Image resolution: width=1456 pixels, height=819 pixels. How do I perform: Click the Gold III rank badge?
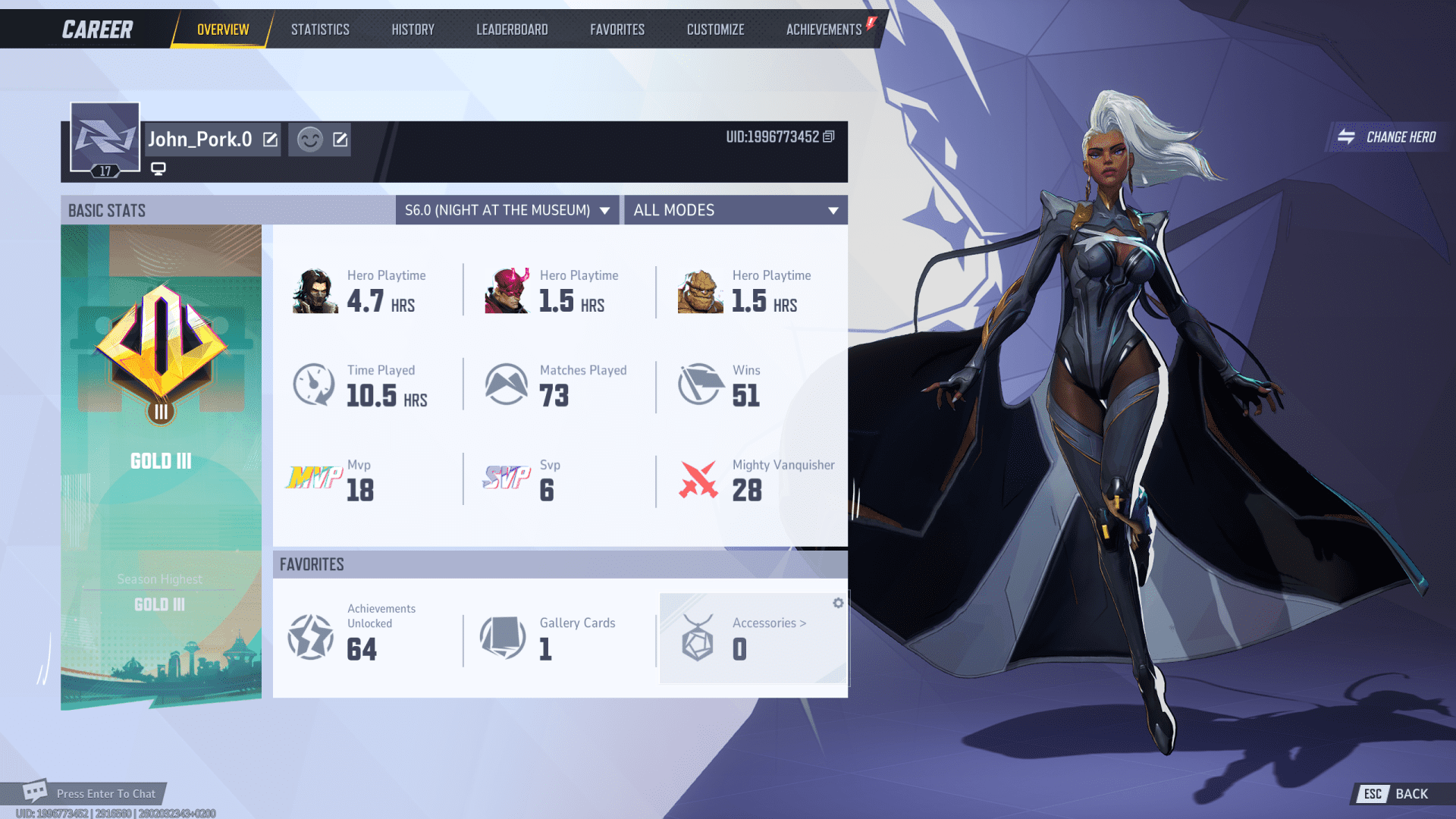tap(160, 349)
